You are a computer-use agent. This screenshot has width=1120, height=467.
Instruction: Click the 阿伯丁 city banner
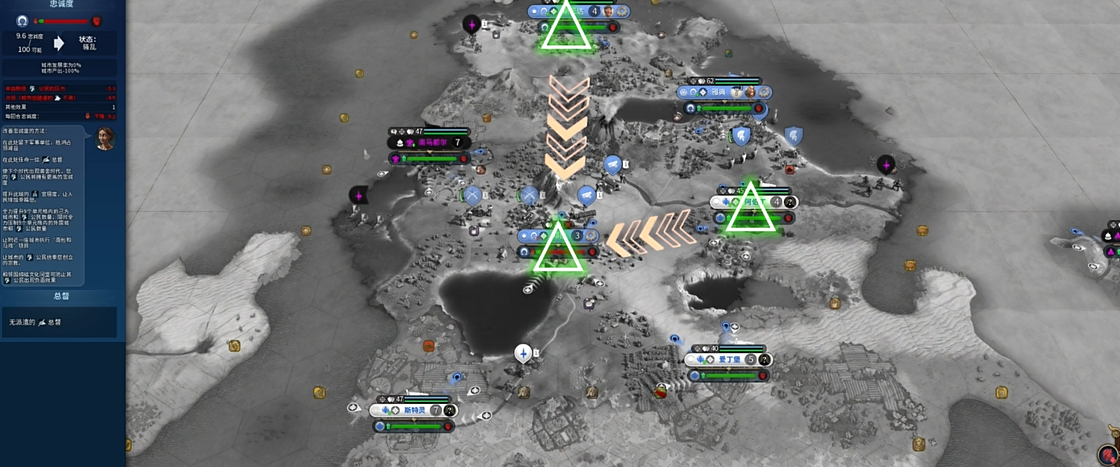coord(752,201)
